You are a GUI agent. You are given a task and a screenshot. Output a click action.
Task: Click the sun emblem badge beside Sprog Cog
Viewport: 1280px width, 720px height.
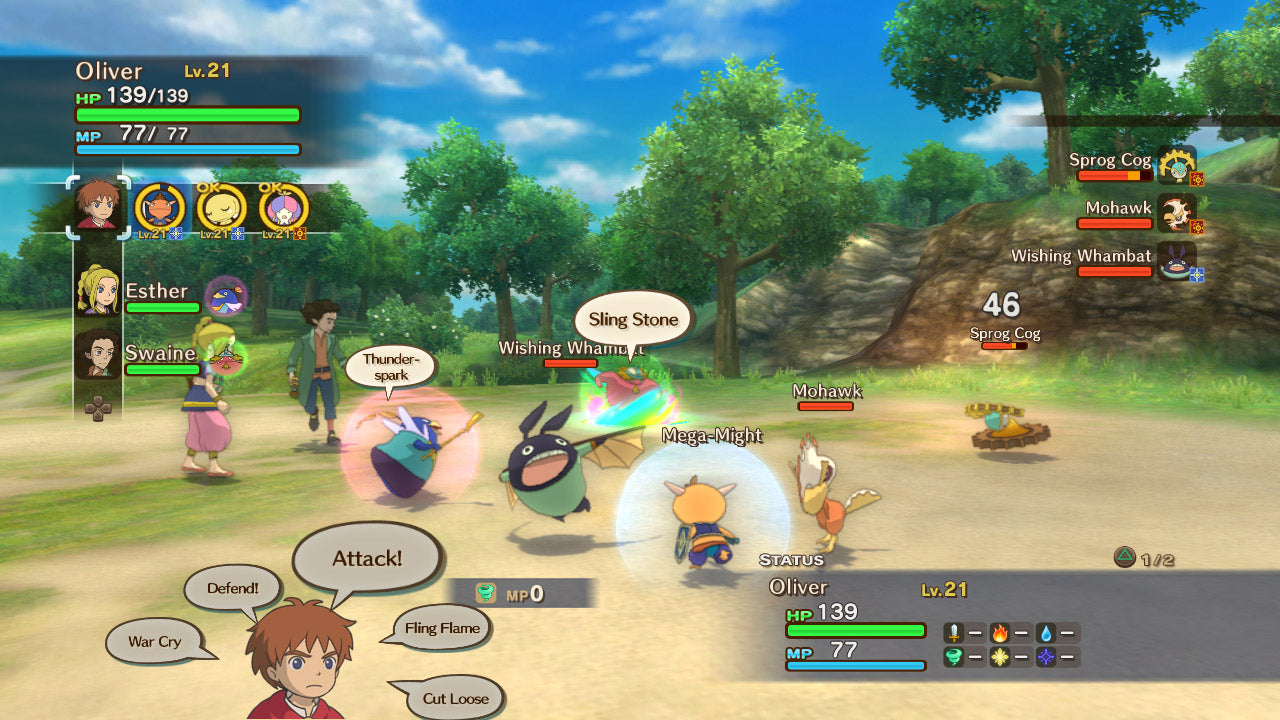(1198, 180)
